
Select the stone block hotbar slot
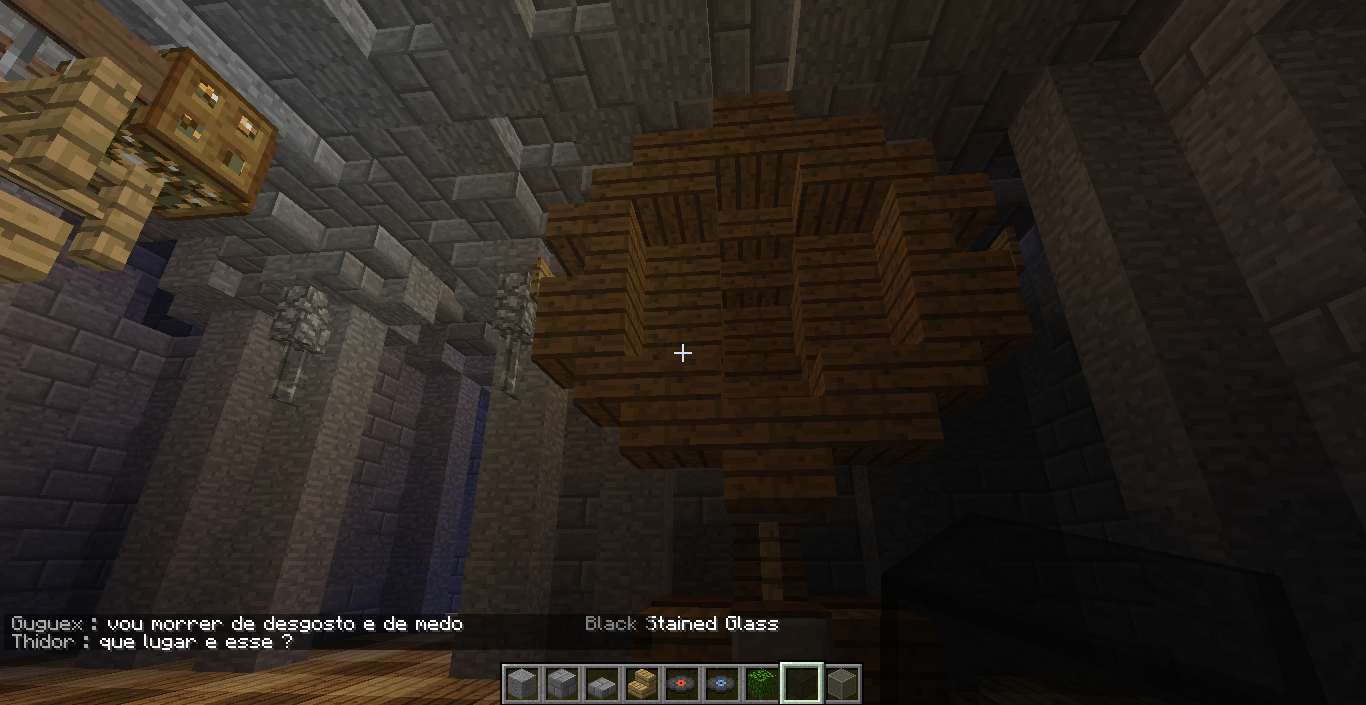coord(521,684)
